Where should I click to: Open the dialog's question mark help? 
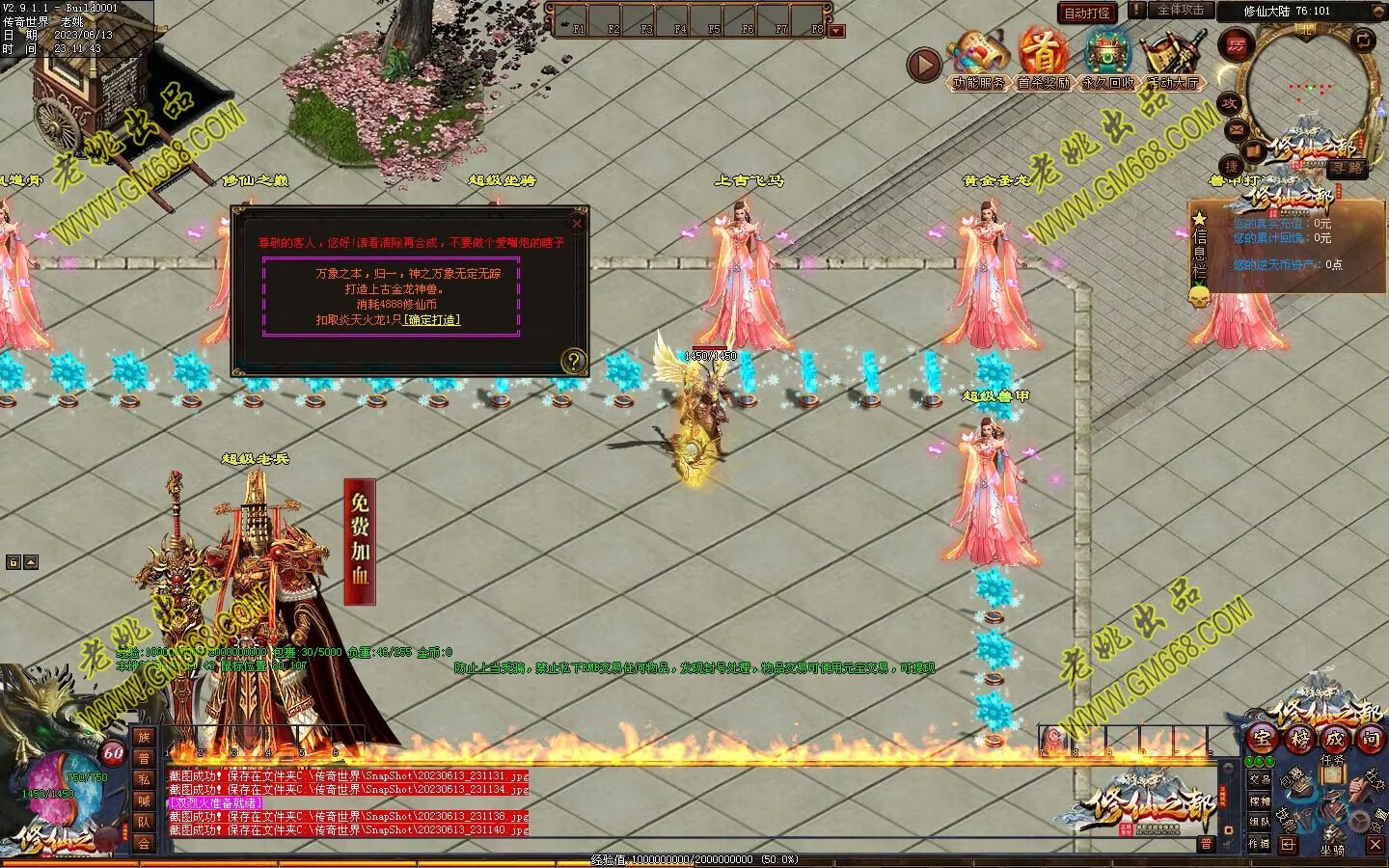573,361
